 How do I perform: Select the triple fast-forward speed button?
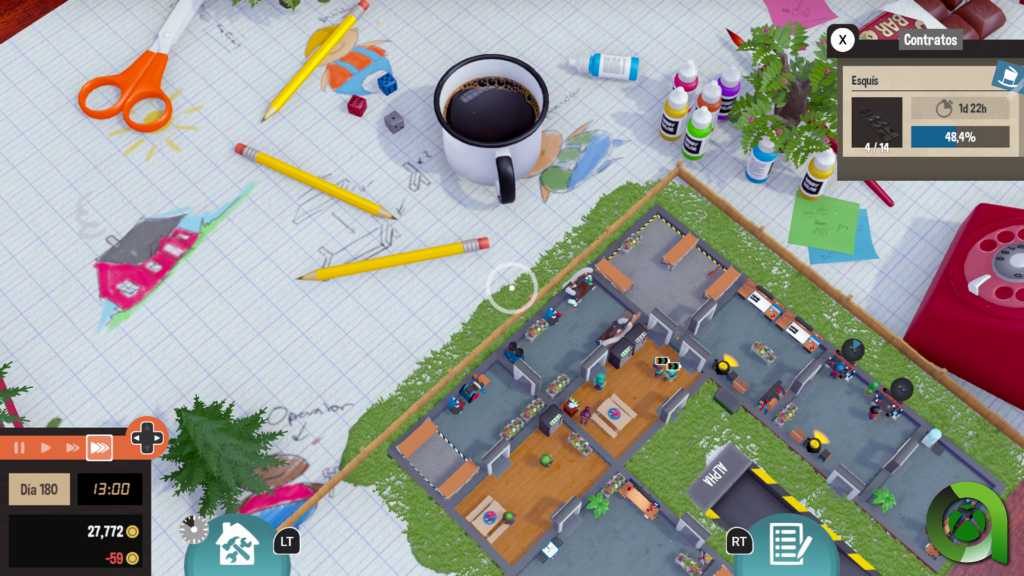coord(99,447)
